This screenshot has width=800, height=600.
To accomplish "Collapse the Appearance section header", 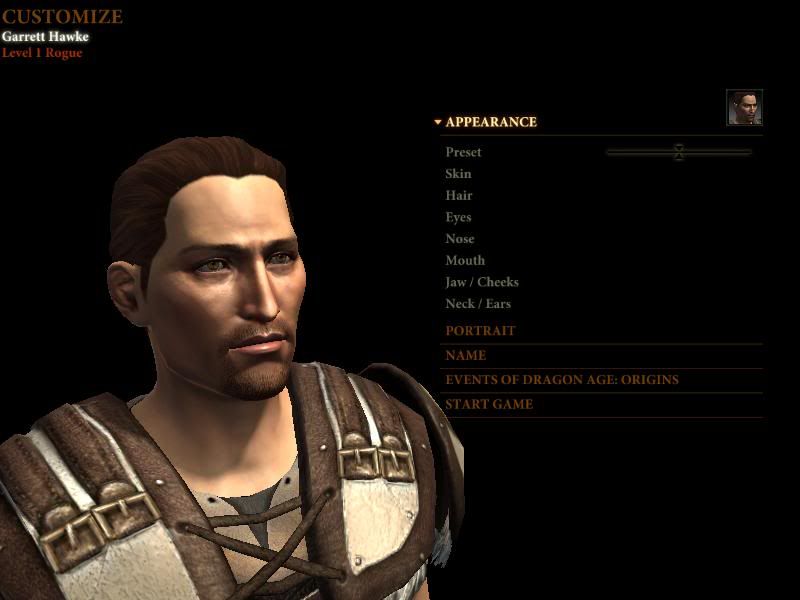I will click(490, 122).
